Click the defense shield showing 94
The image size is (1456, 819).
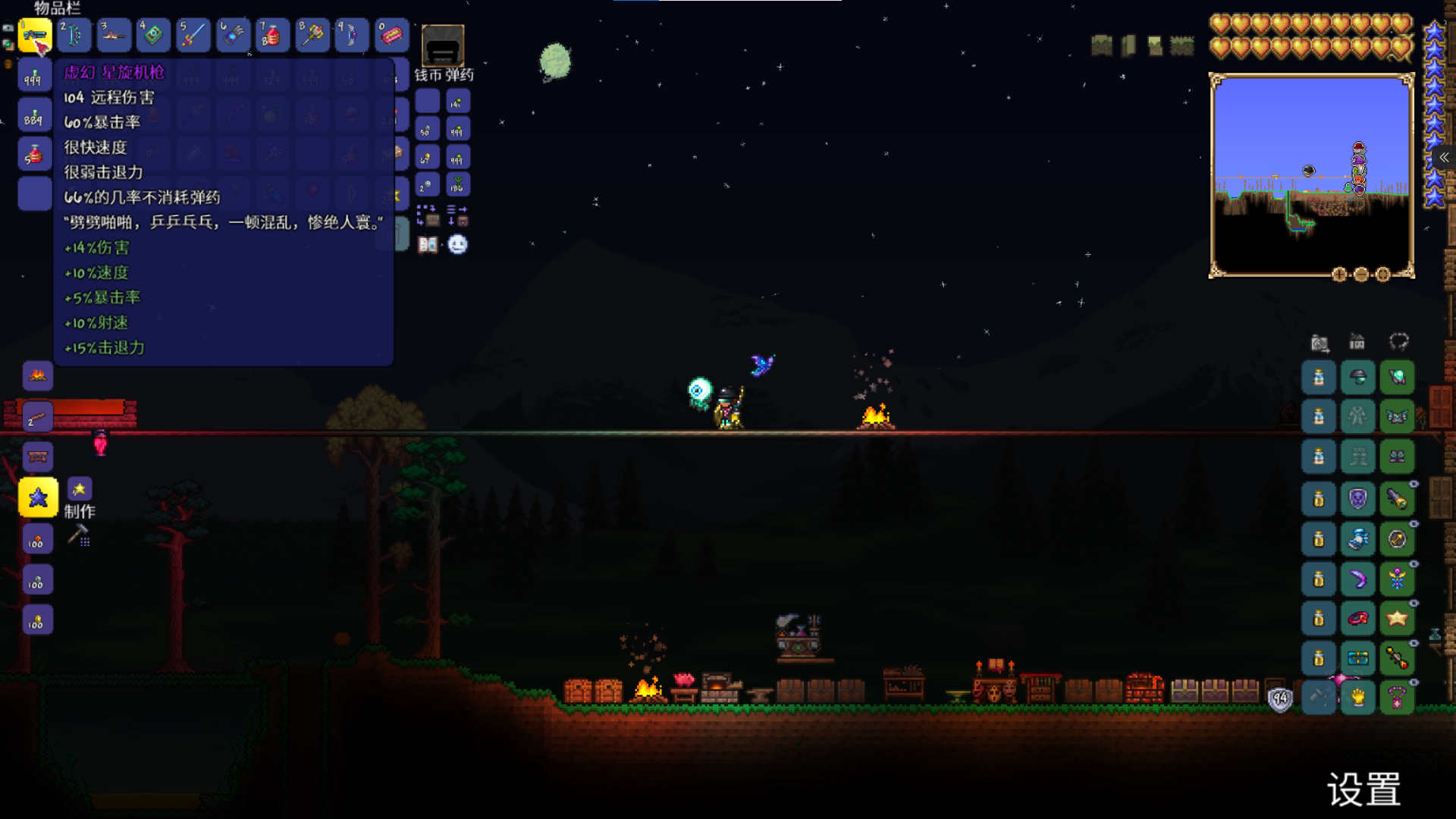pos(1280,699)
